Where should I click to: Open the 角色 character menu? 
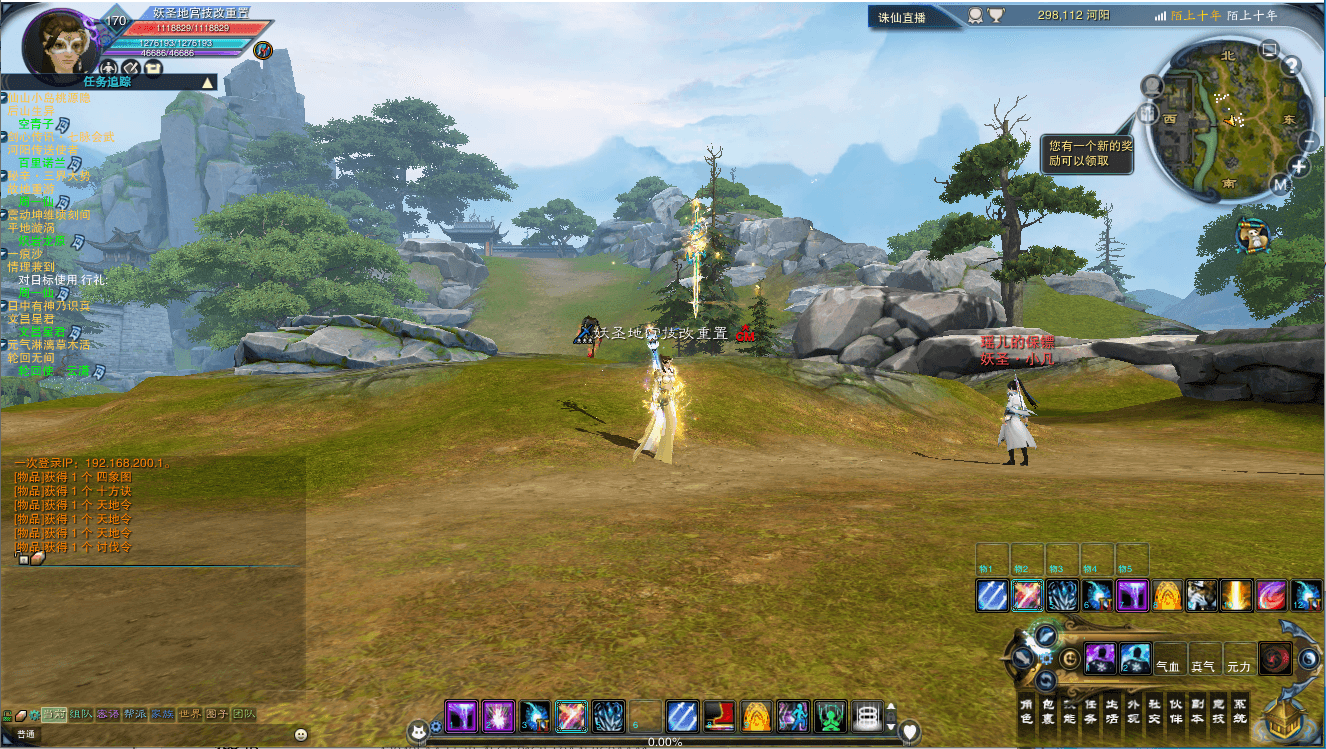tap(1026, 710)
